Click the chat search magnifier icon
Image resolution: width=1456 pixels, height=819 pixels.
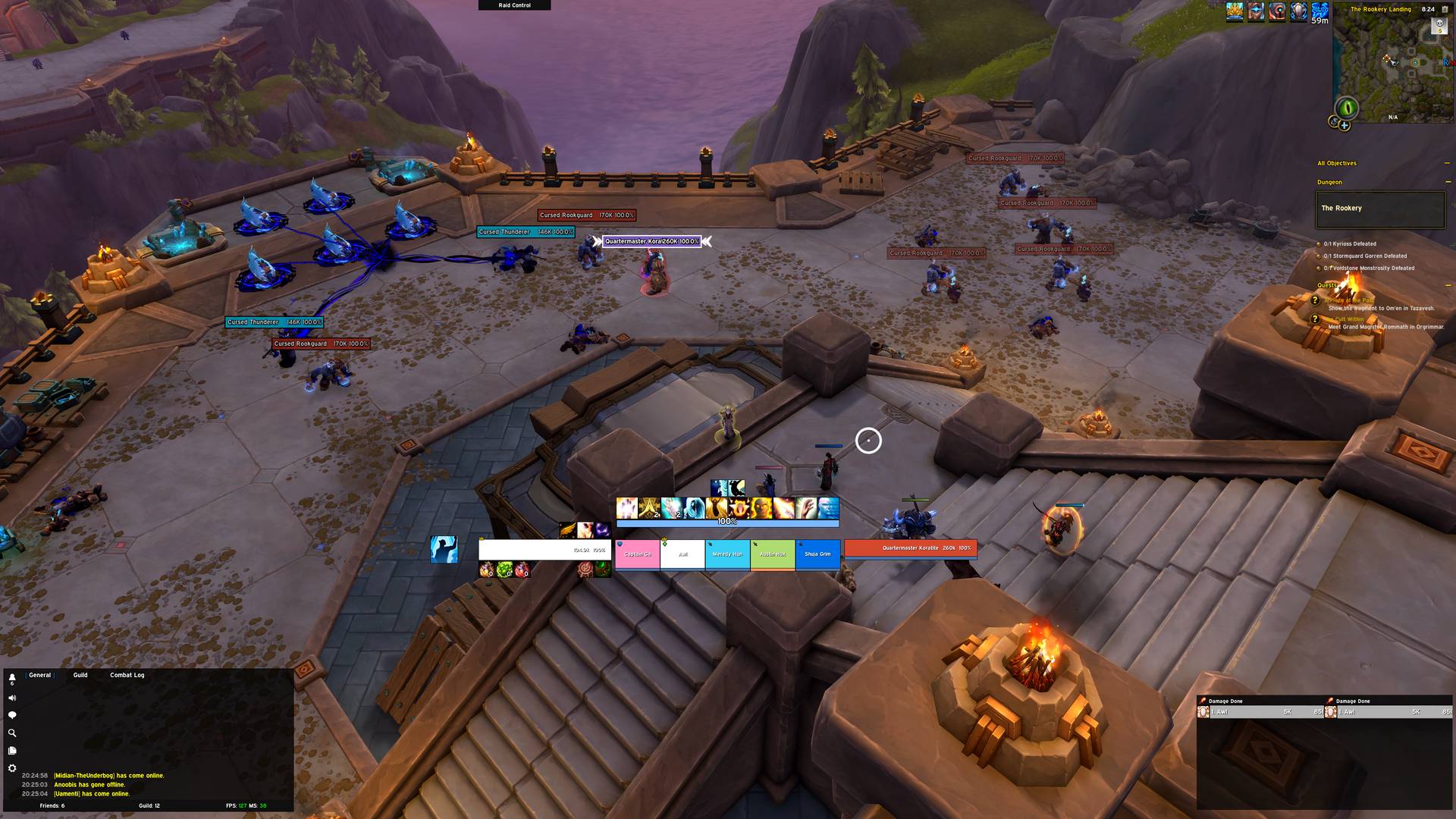(x=12, y=733)
